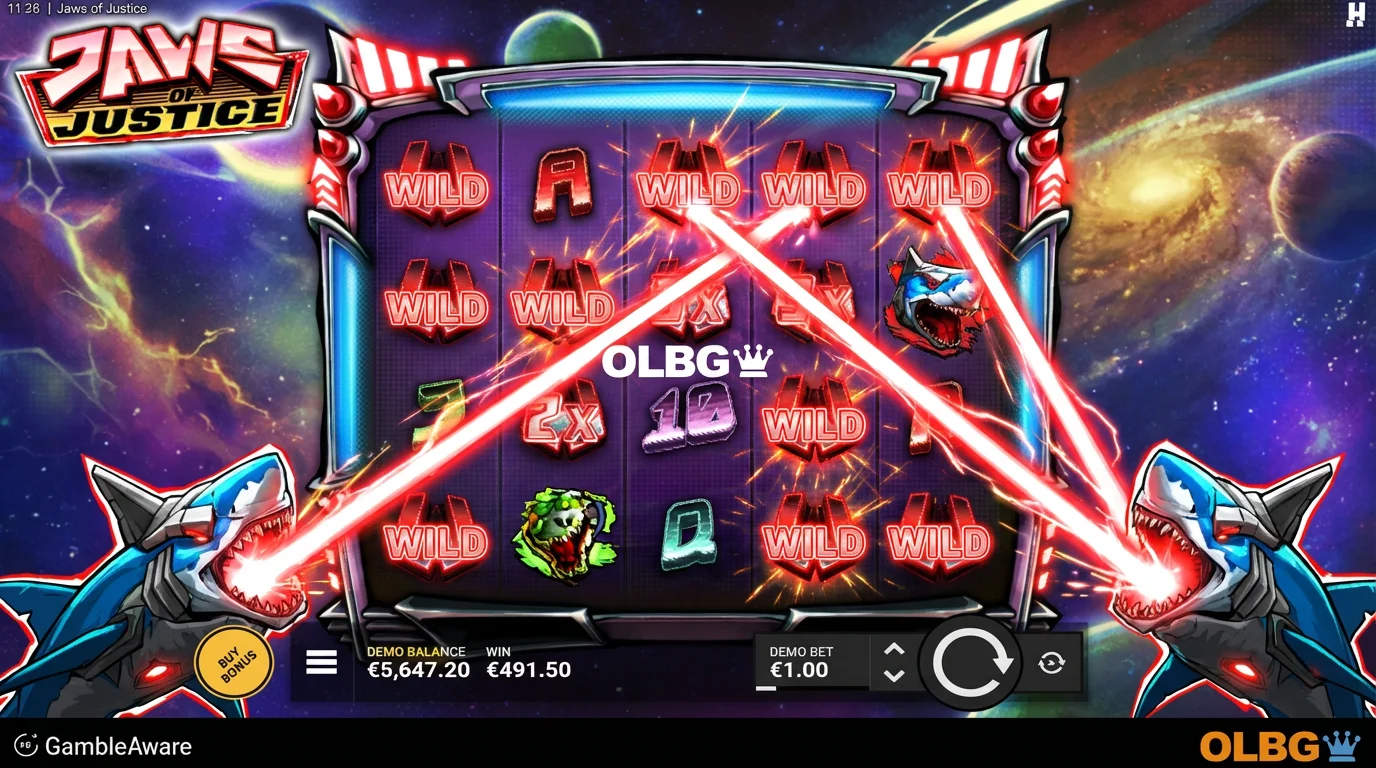
Task: Click the Demo Bet amount field
Action: click(800, 663)
